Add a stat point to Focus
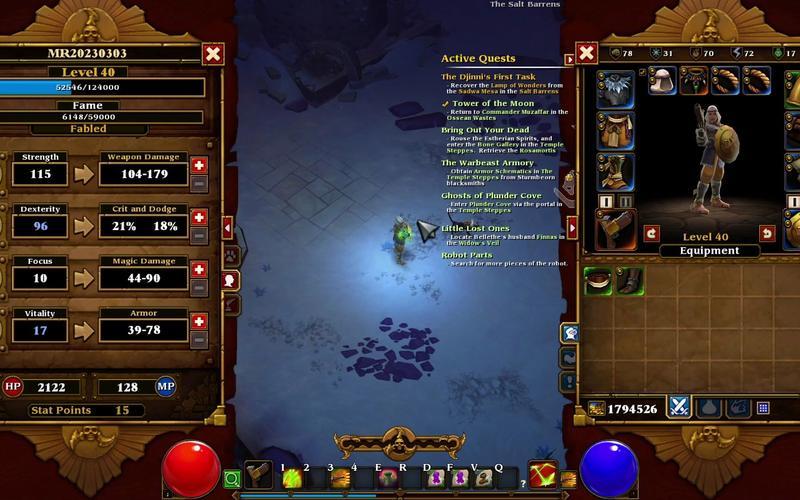Screen dimensions: 800x500 coord(199,269)
